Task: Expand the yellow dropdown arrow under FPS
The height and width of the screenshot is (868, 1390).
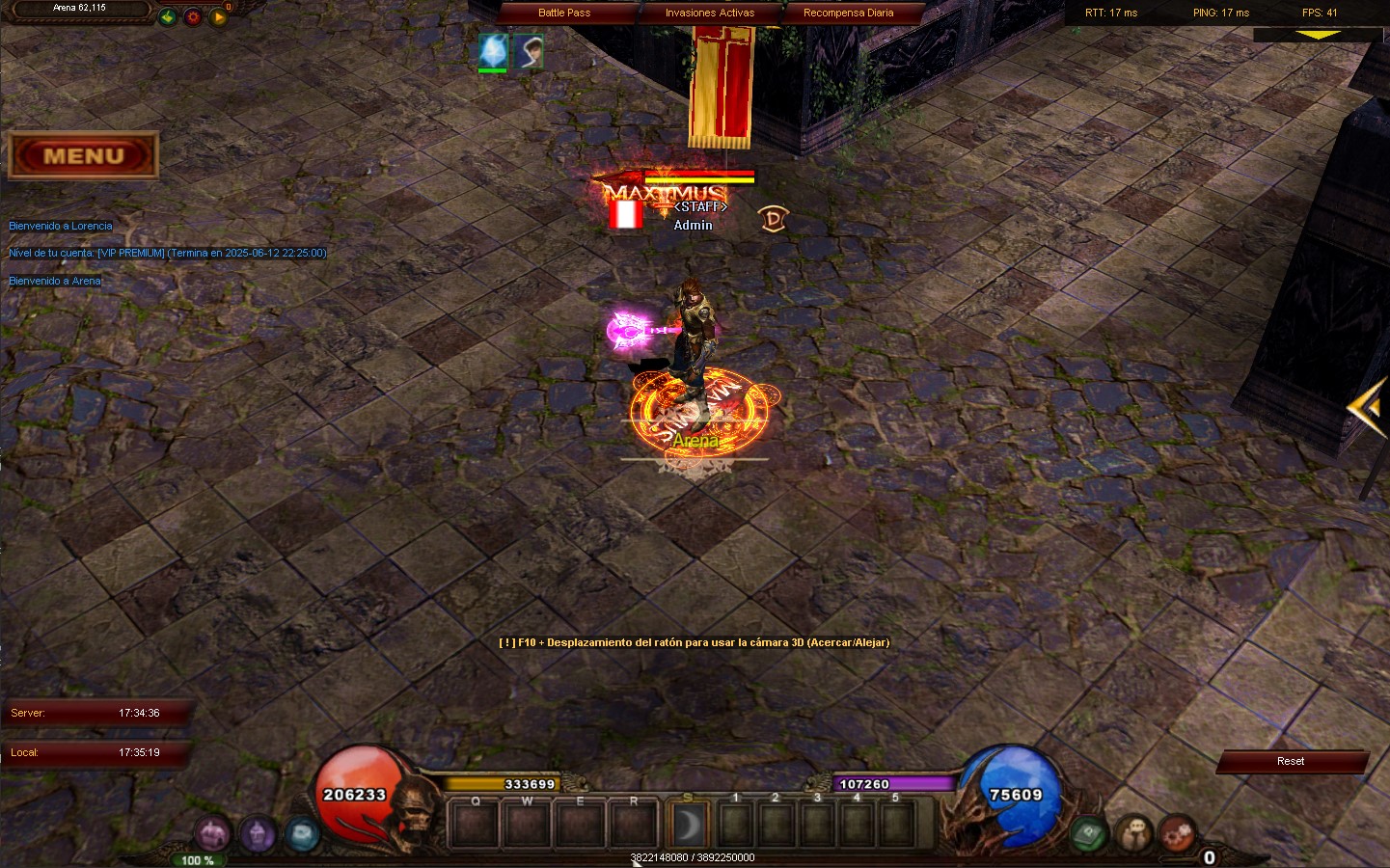Action: point(1318,35)
